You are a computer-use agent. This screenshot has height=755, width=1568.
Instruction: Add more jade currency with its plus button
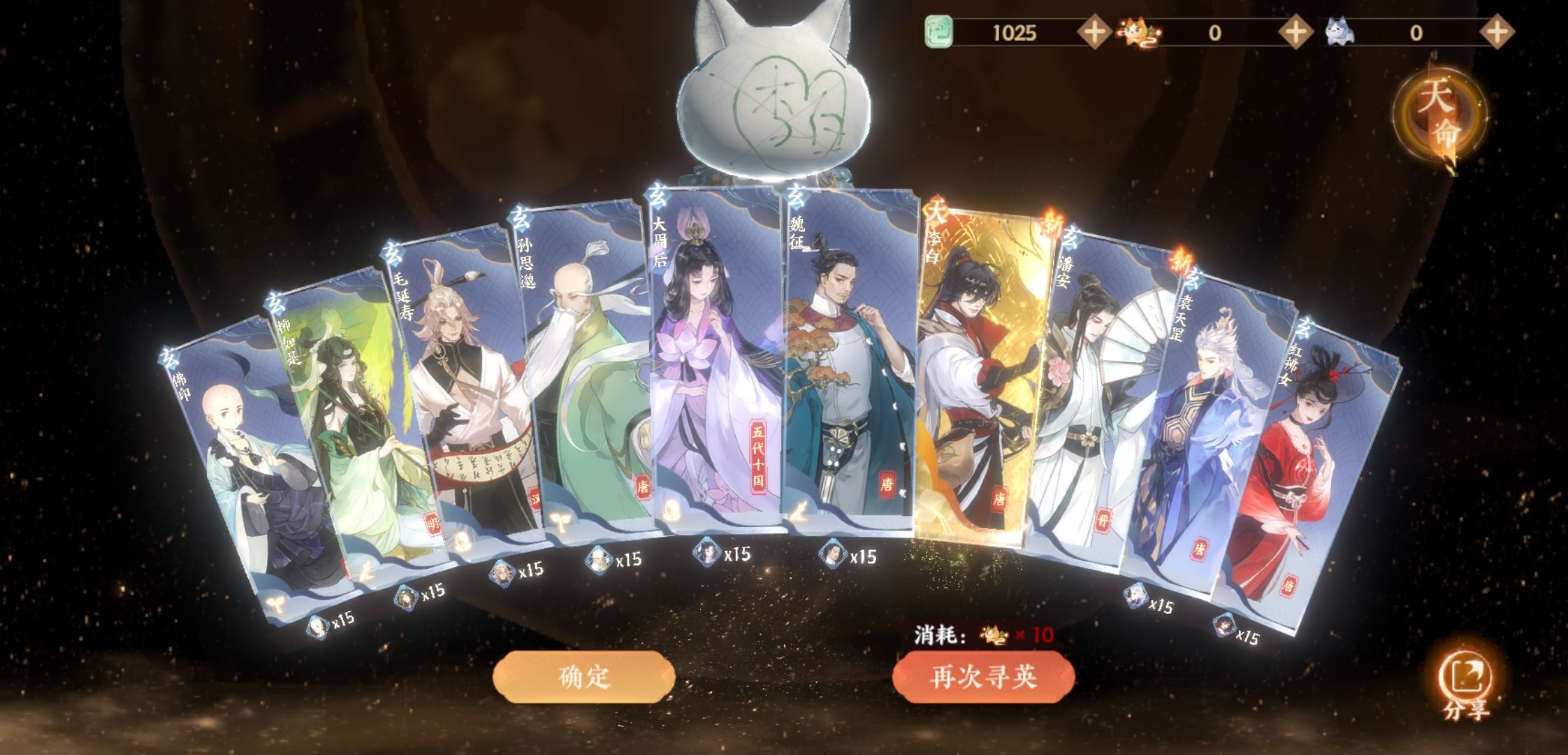pyautogui.click(x=1094, y=32)
